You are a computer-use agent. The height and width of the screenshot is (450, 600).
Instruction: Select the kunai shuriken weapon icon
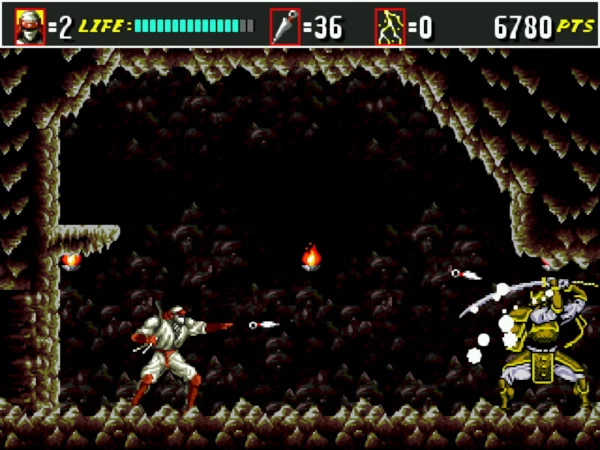[285, 26]
